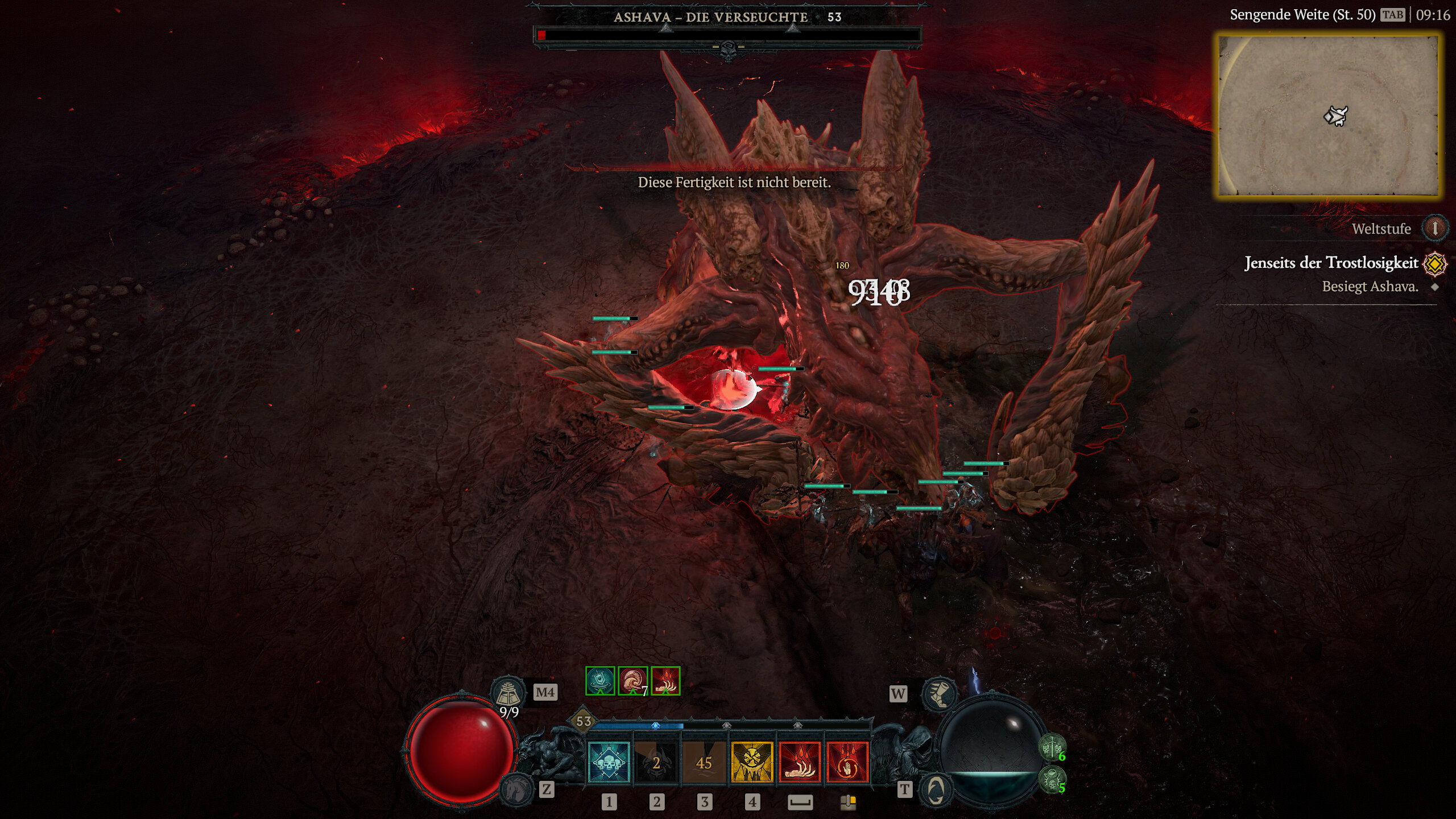This screenshot has height=819, width=1456.
Task: Inspect the horn buff with 7 stacks
Action: tap(632, 681)
